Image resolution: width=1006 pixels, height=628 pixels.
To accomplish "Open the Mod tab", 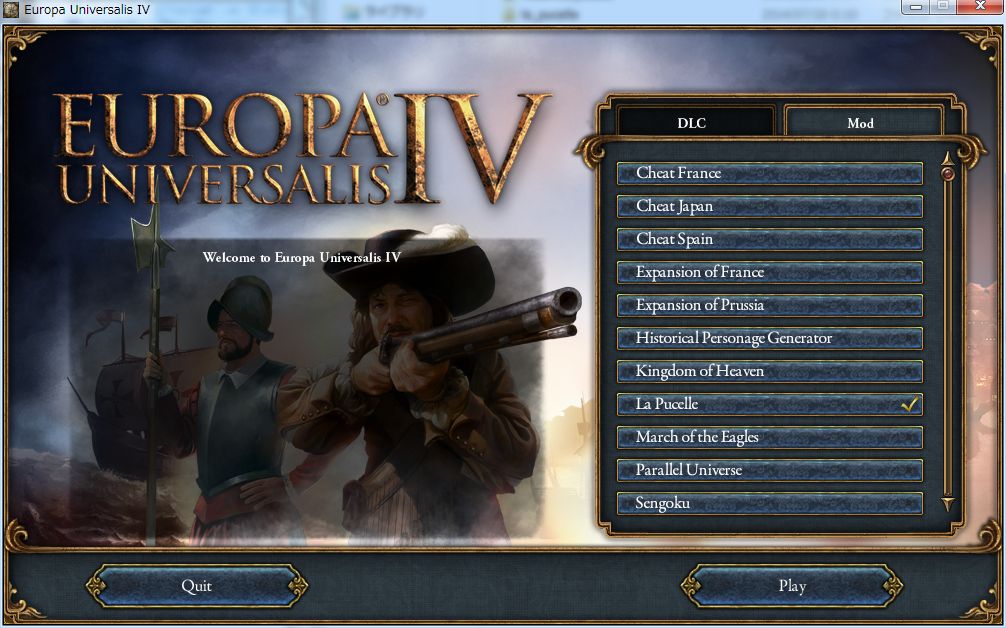I will pos(860,123).
